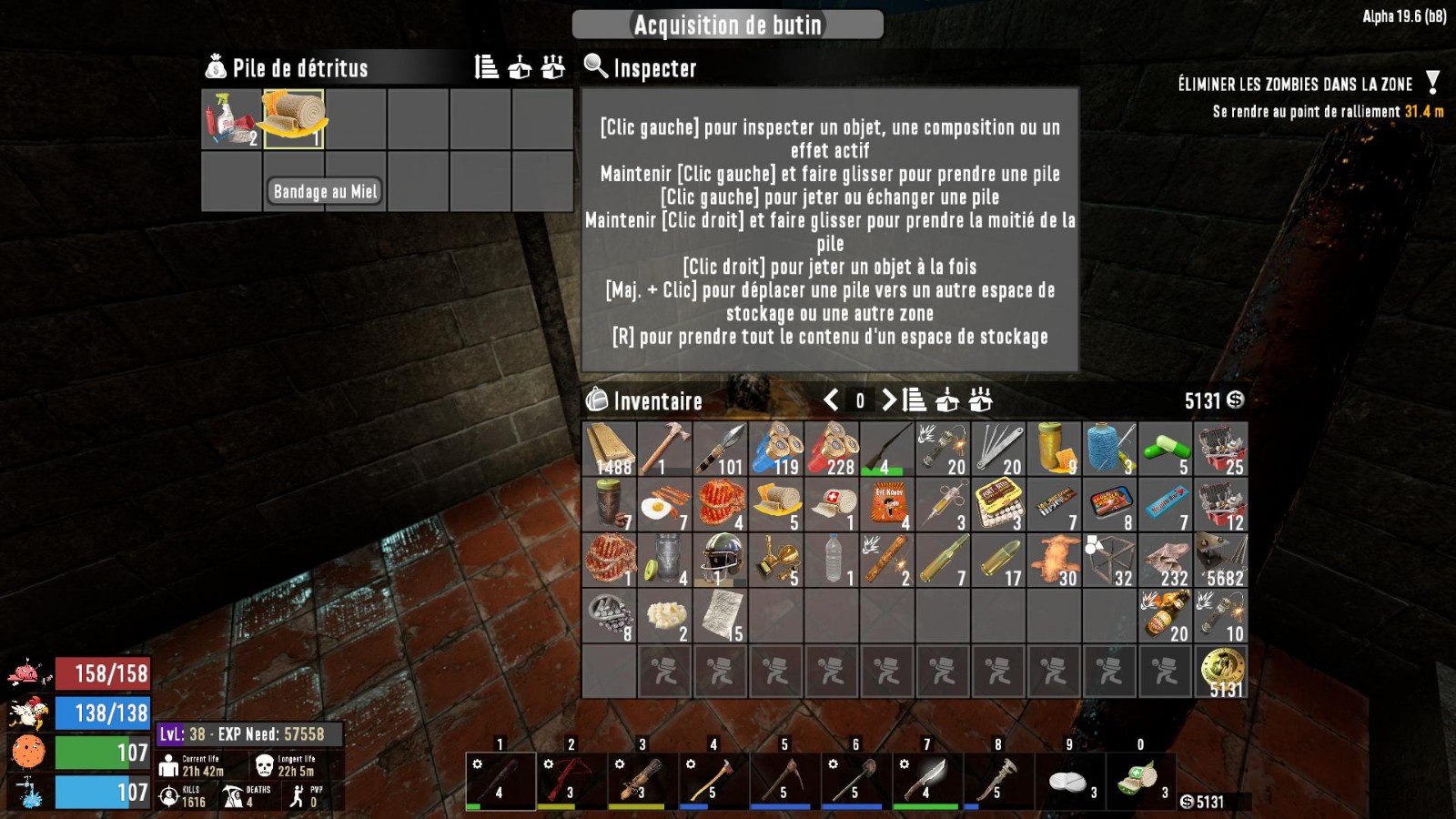Image resolution: width=1456 pixels, height=819 pixels.
Task: Go to the next inventory page arrow
Action: (888, 400)
